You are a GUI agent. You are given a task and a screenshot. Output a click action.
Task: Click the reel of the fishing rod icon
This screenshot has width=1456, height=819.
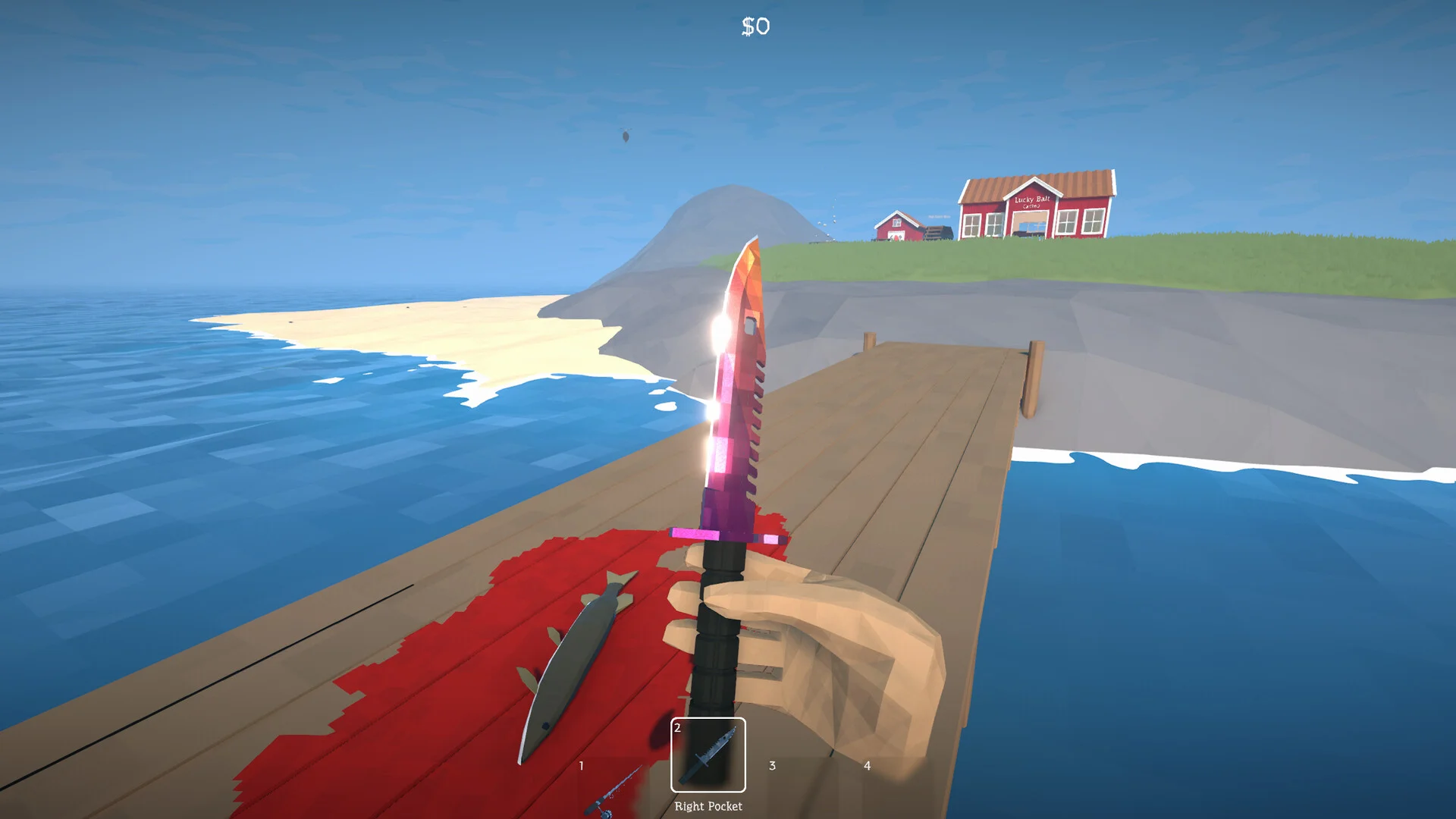click(607, 811)
